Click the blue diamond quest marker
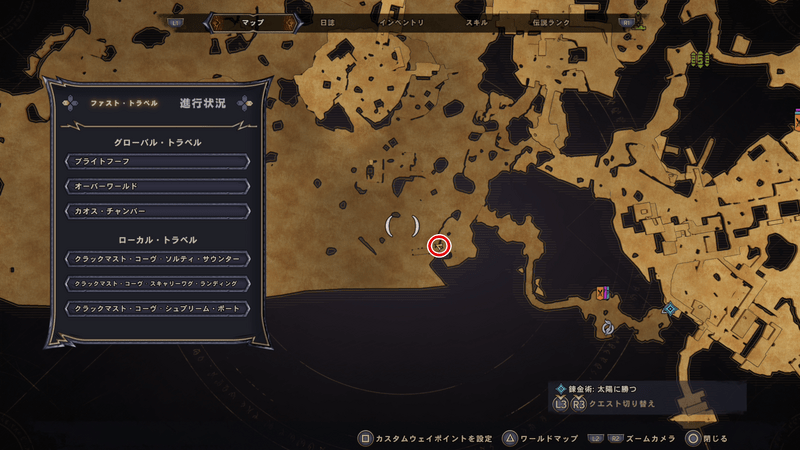Image resolution: width=800 pixels, height=450 pixels. click(670, 310)
